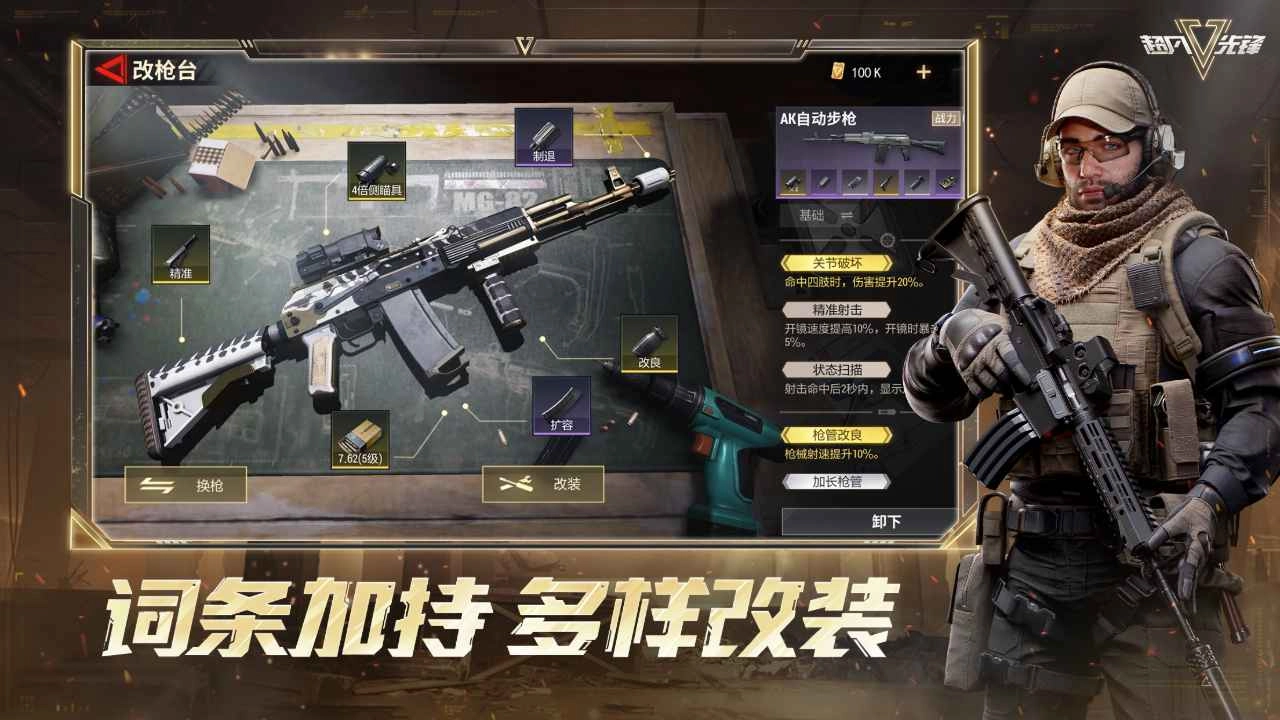Select the 4倍侧瞄具 scope attachment icon
Screen dimensions: 1280x720
coord(378,172)
